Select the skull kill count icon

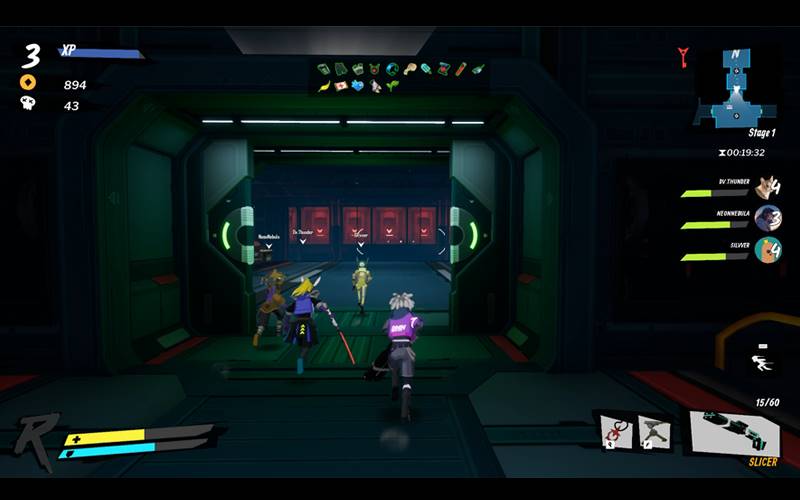[x=28, y=104]
